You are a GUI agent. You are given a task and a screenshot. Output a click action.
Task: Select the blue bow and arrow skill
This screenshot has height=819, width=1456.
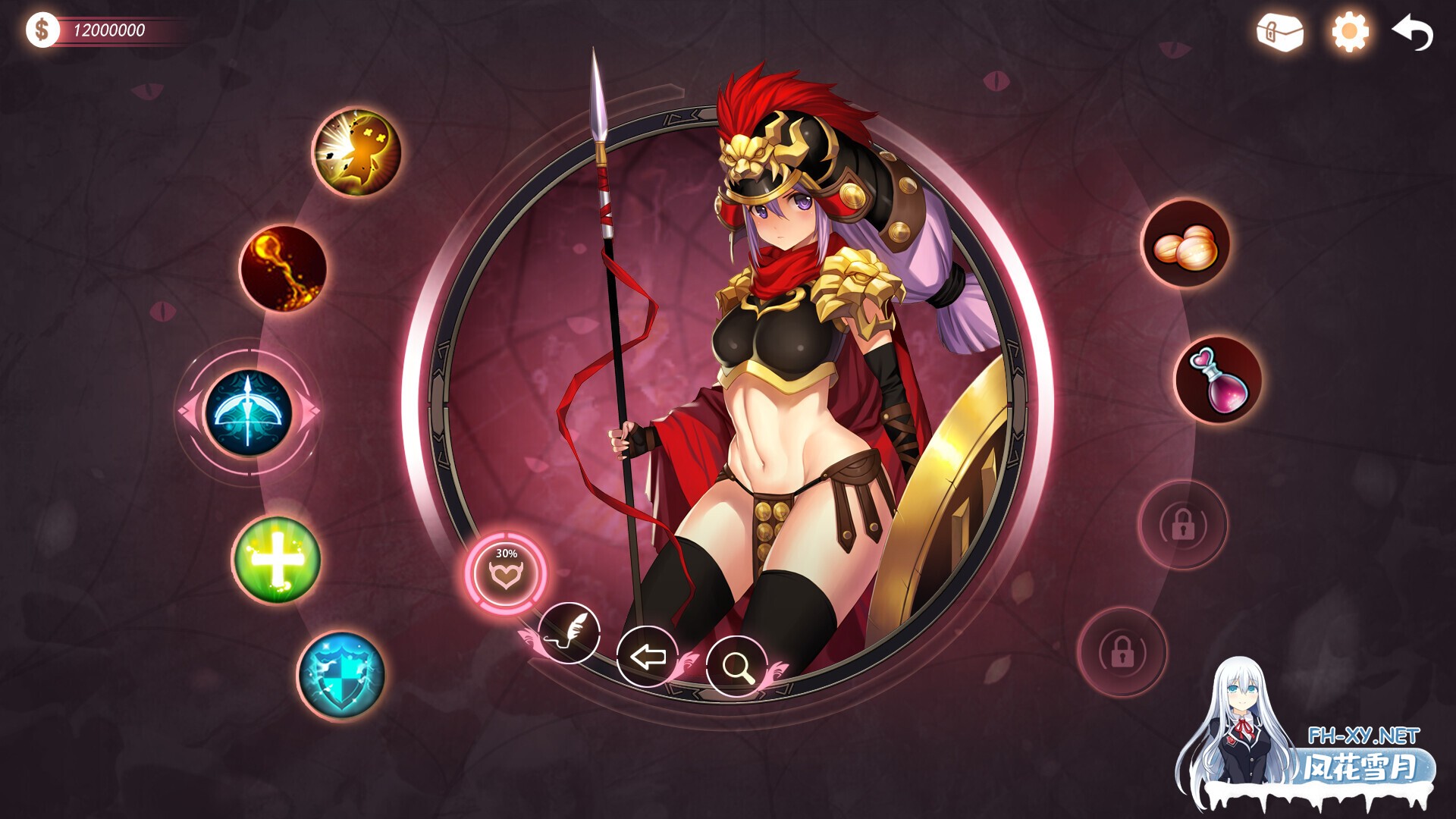[248, 413]
